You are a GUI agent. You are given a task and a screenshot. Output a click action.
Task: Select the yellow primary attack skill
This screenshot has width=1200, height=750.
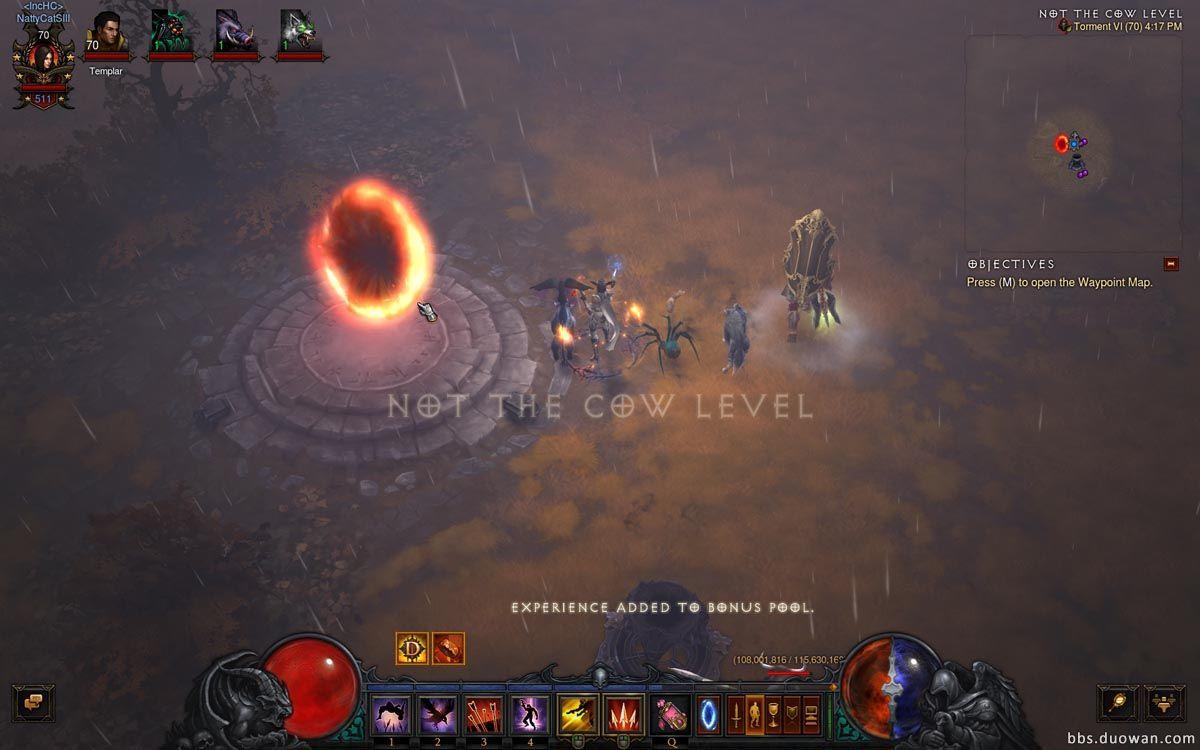point(577,714)
